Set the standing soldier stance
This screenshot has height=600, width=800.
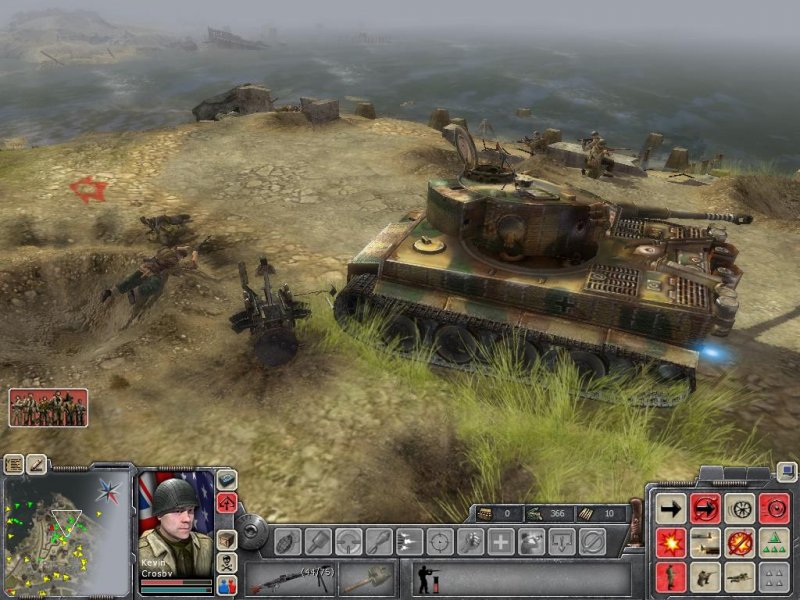(671, 576)
